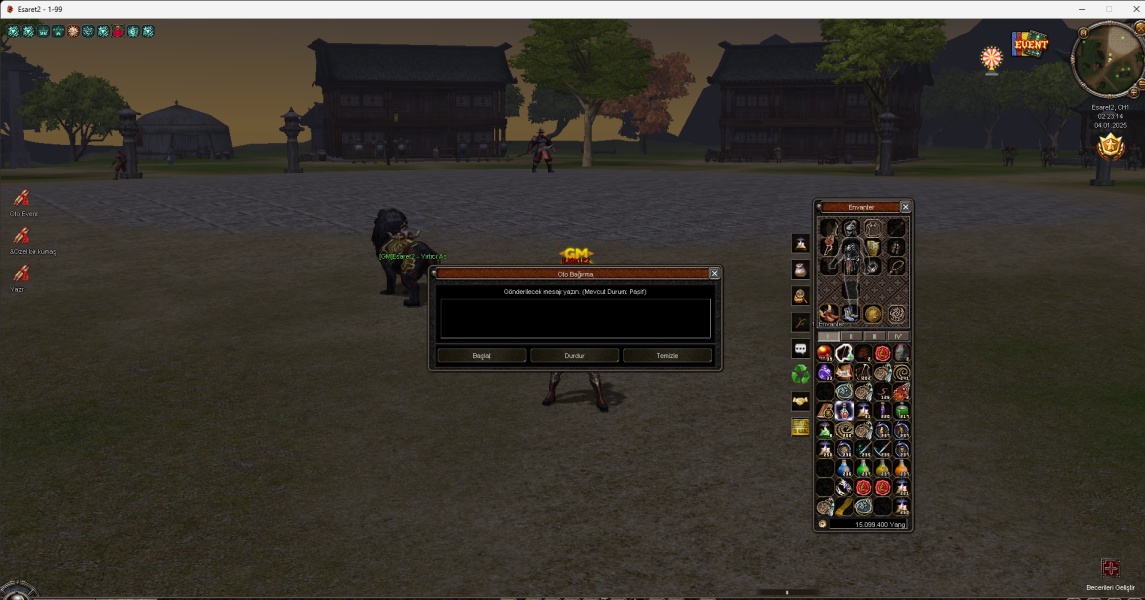Image resolution: width=1145 pixels, height=600 pixels.
Task: Open the green recycle arrows side button
Action: [x=801, y=375]
